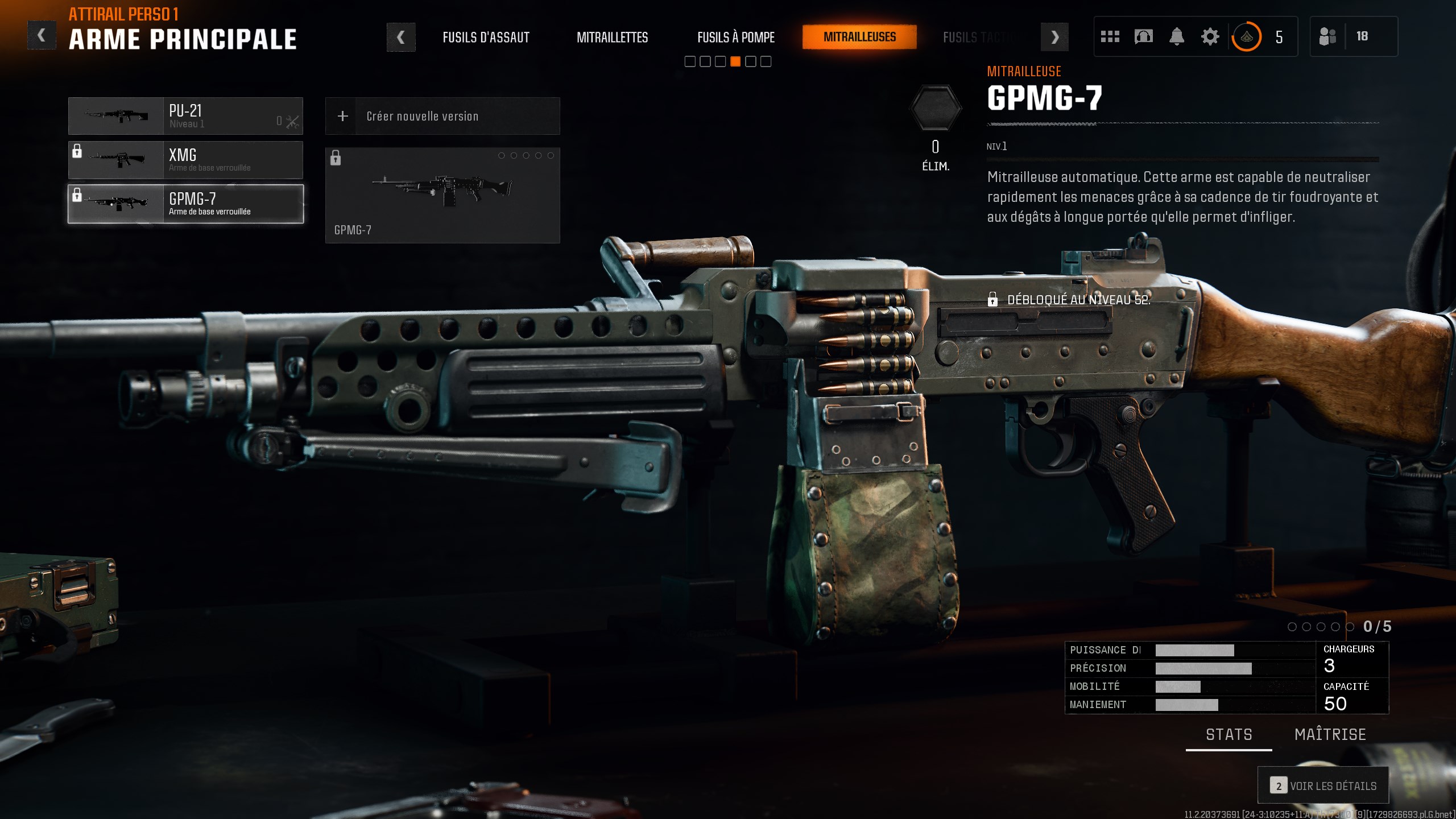Click the locked padlock on the XMG weapon
Viewport: 1456px width, 819px height.
coord(78,151)
